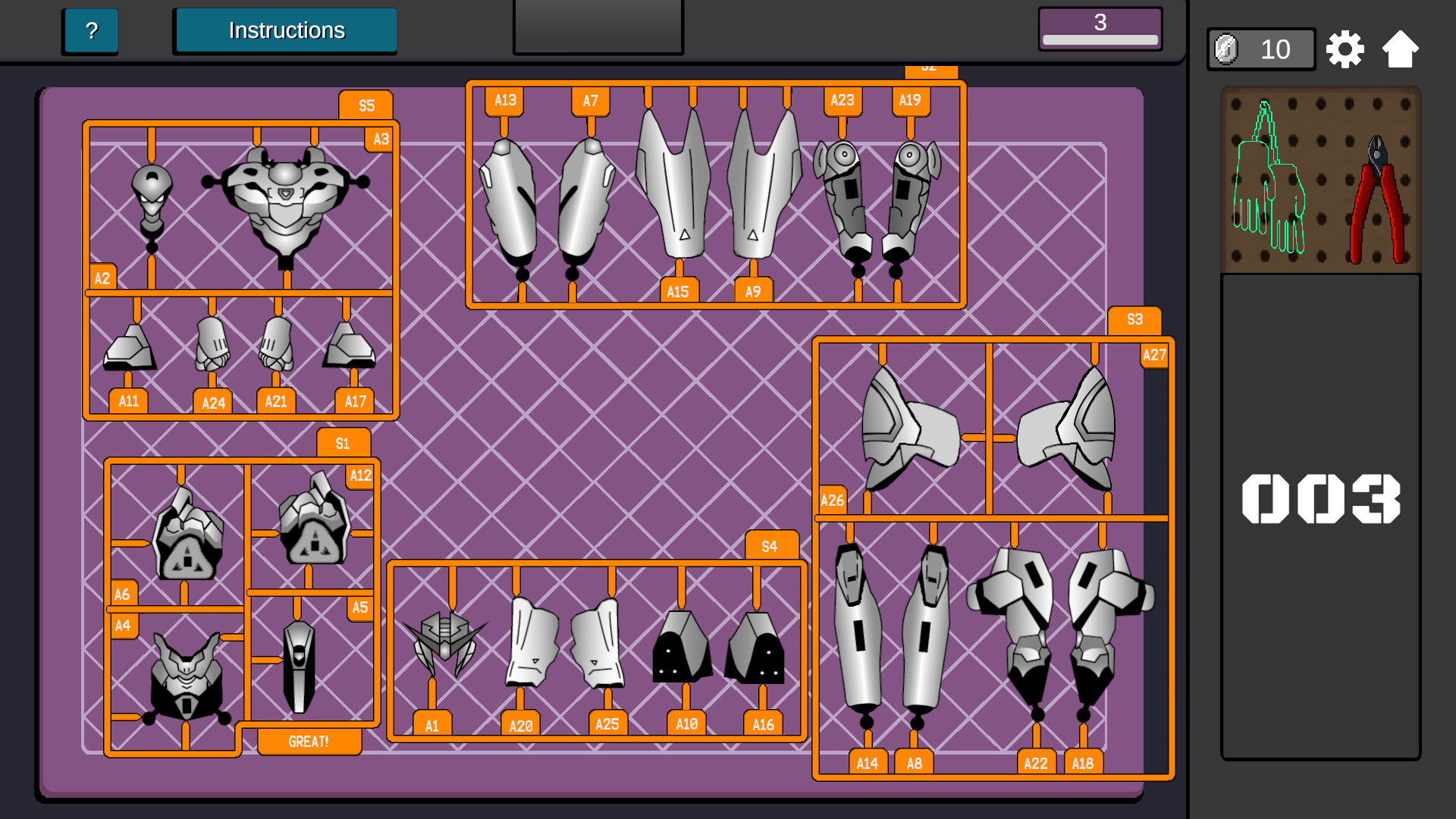Click the progress bar showing 3
1456x819 pixels.
[1100, 29]
